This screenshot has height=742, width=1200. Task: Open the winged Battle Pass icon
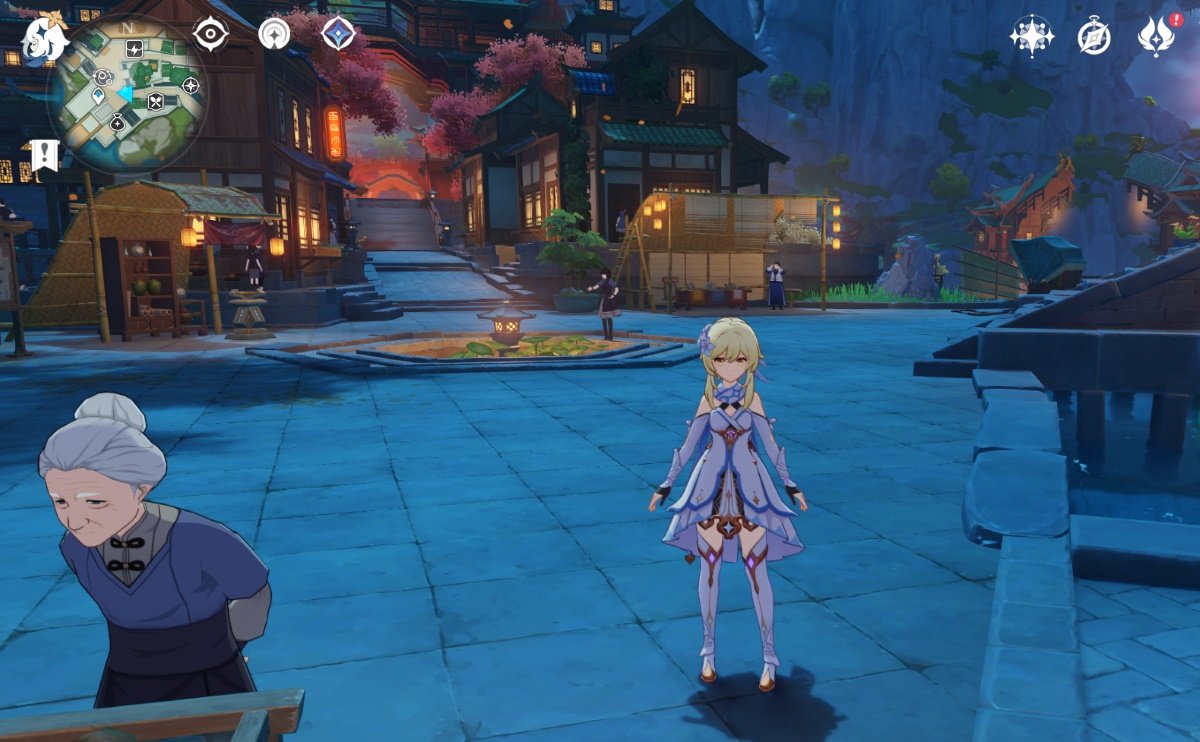pyautogui.click(x=1156, y=36)
